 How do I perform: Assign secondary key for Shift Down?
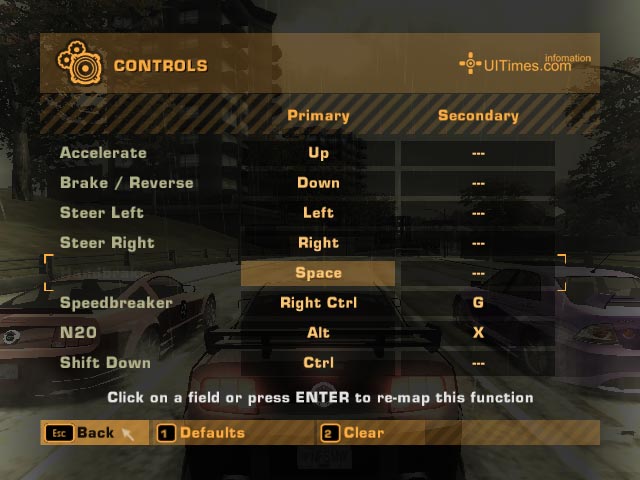[478, 363]
